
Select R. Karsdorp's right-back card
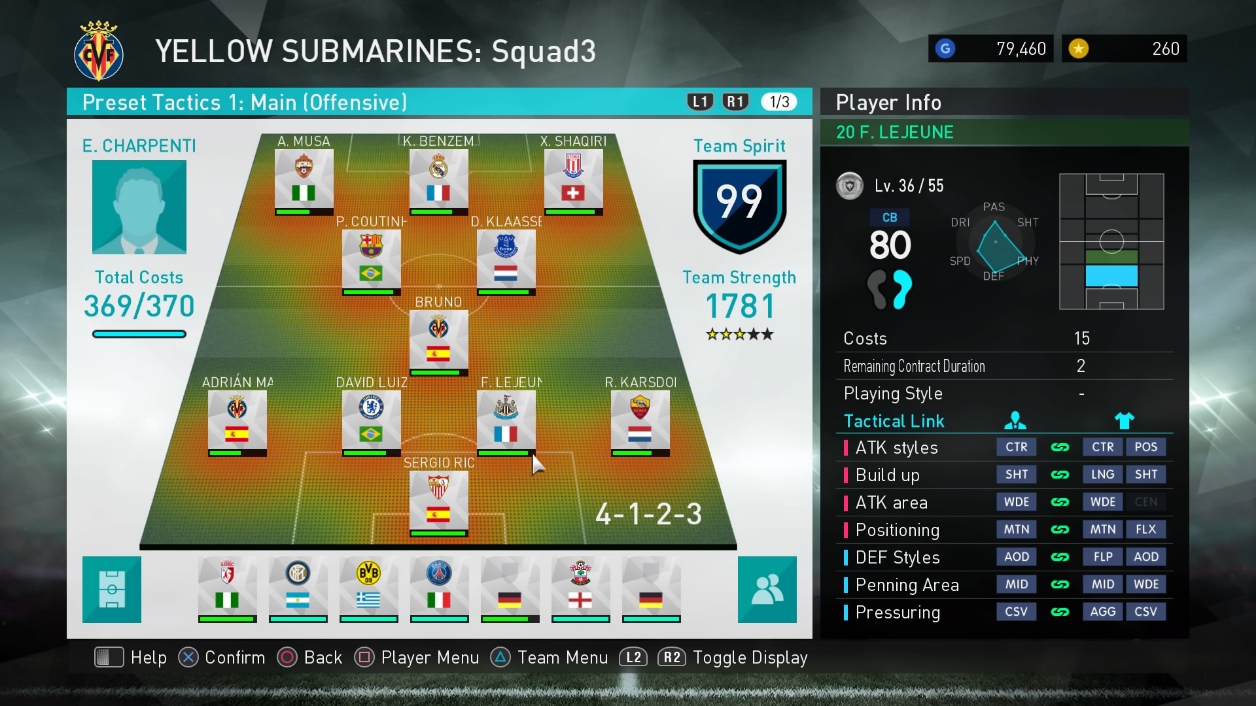[640, 422]
